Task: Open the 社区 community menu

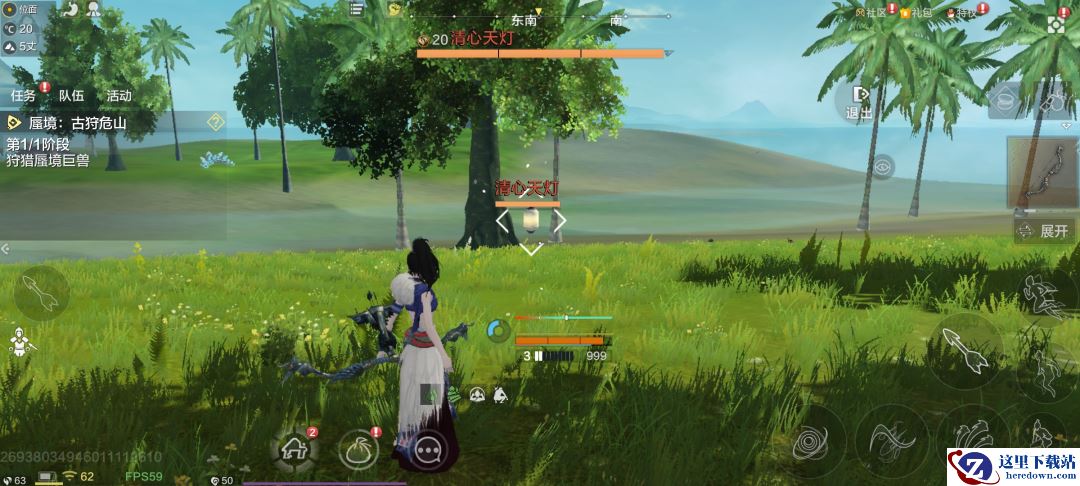Action: [x=871, y=12]
